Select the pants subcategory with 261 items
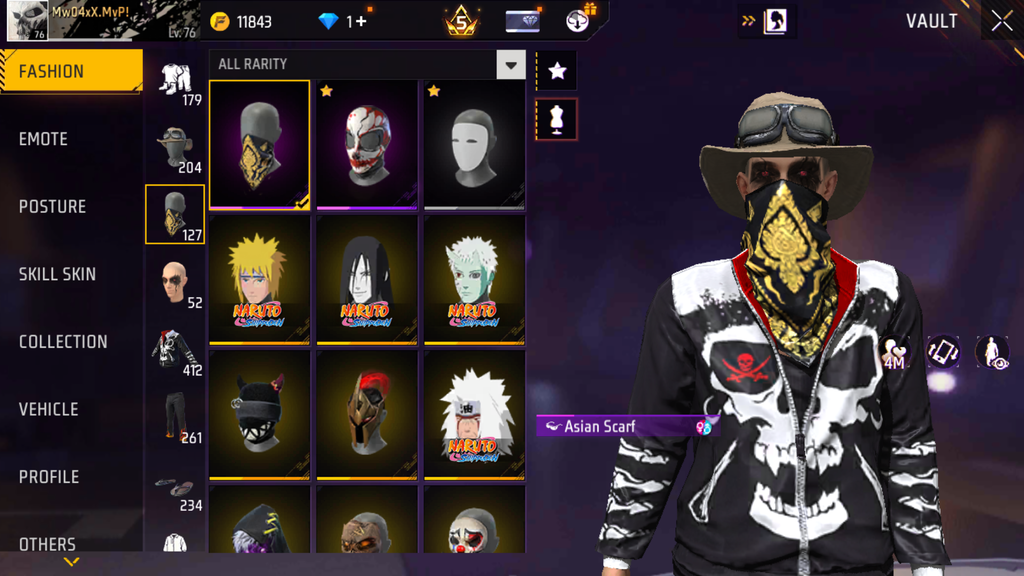The width and height of the screenshot is (1024, 576). [175, 416]
